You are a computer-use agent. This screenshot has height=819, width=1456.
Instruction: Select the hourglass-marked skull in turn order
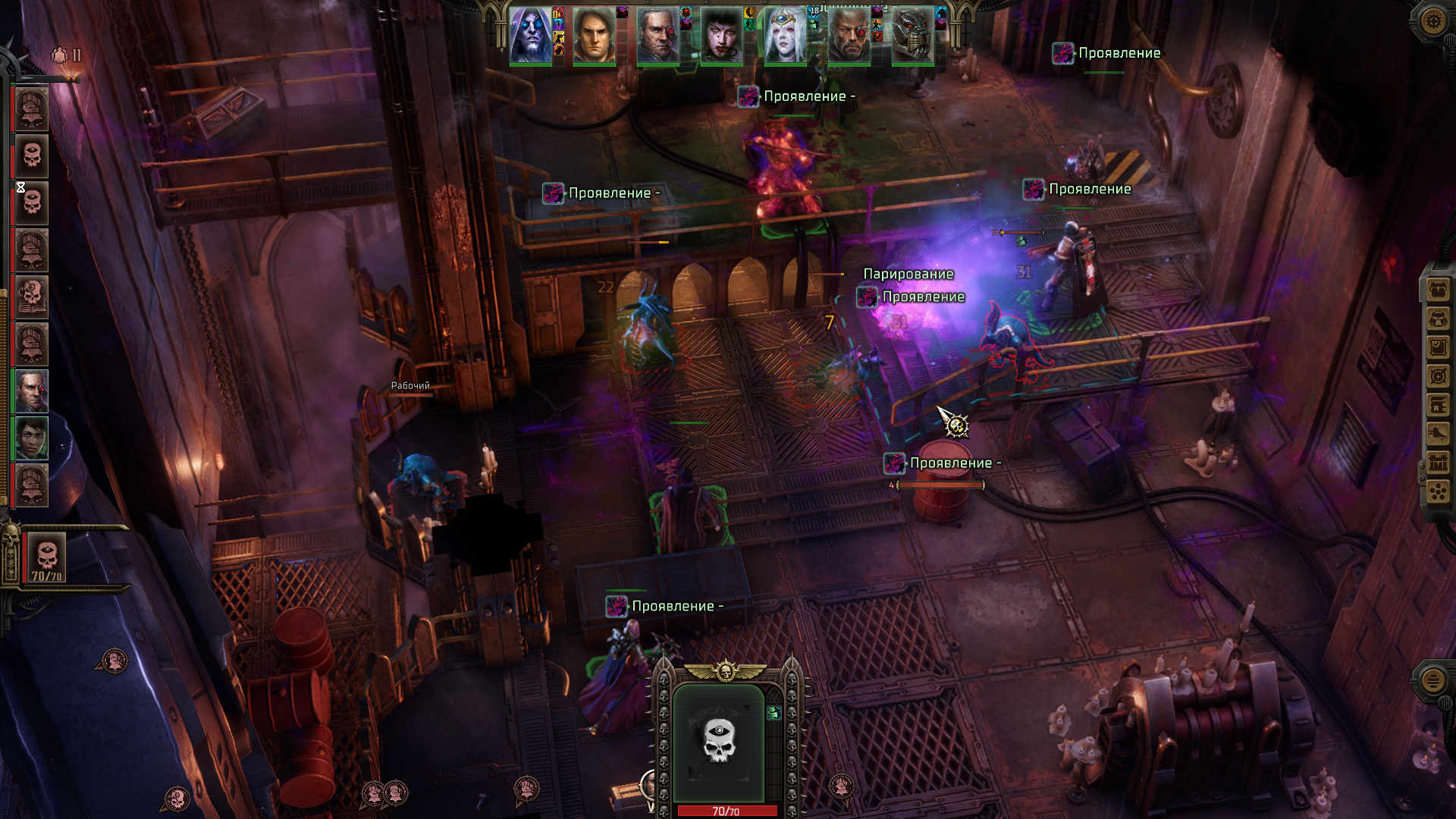tap(32, 203)
